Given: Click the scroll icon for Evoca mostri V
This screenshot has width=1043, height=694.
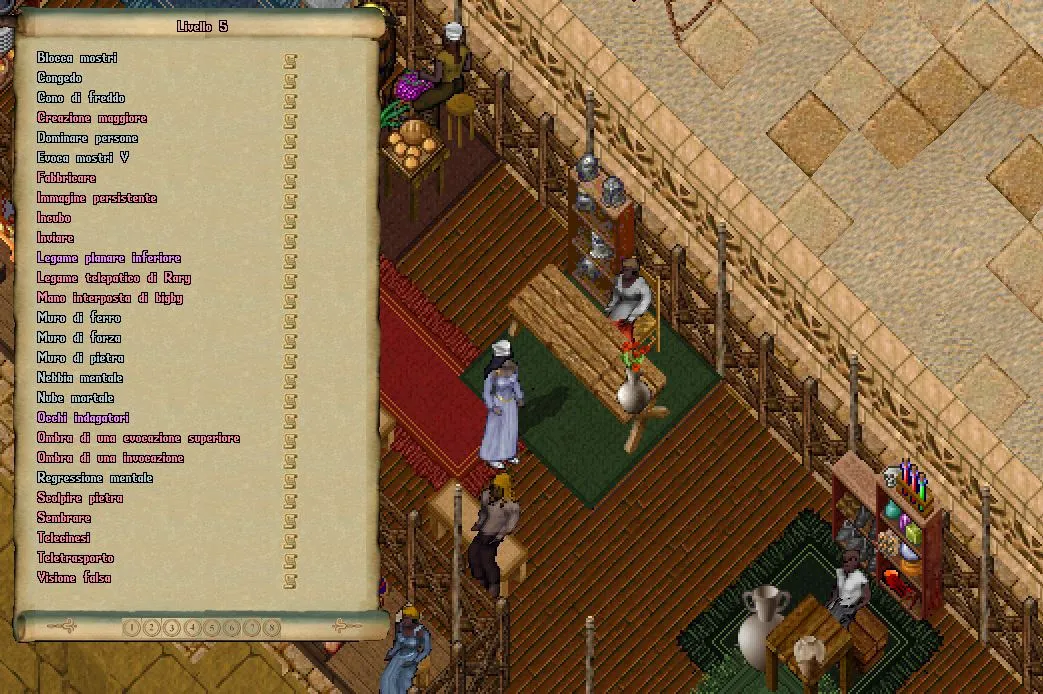Looking at the screenshot, I should click(290, 158).
